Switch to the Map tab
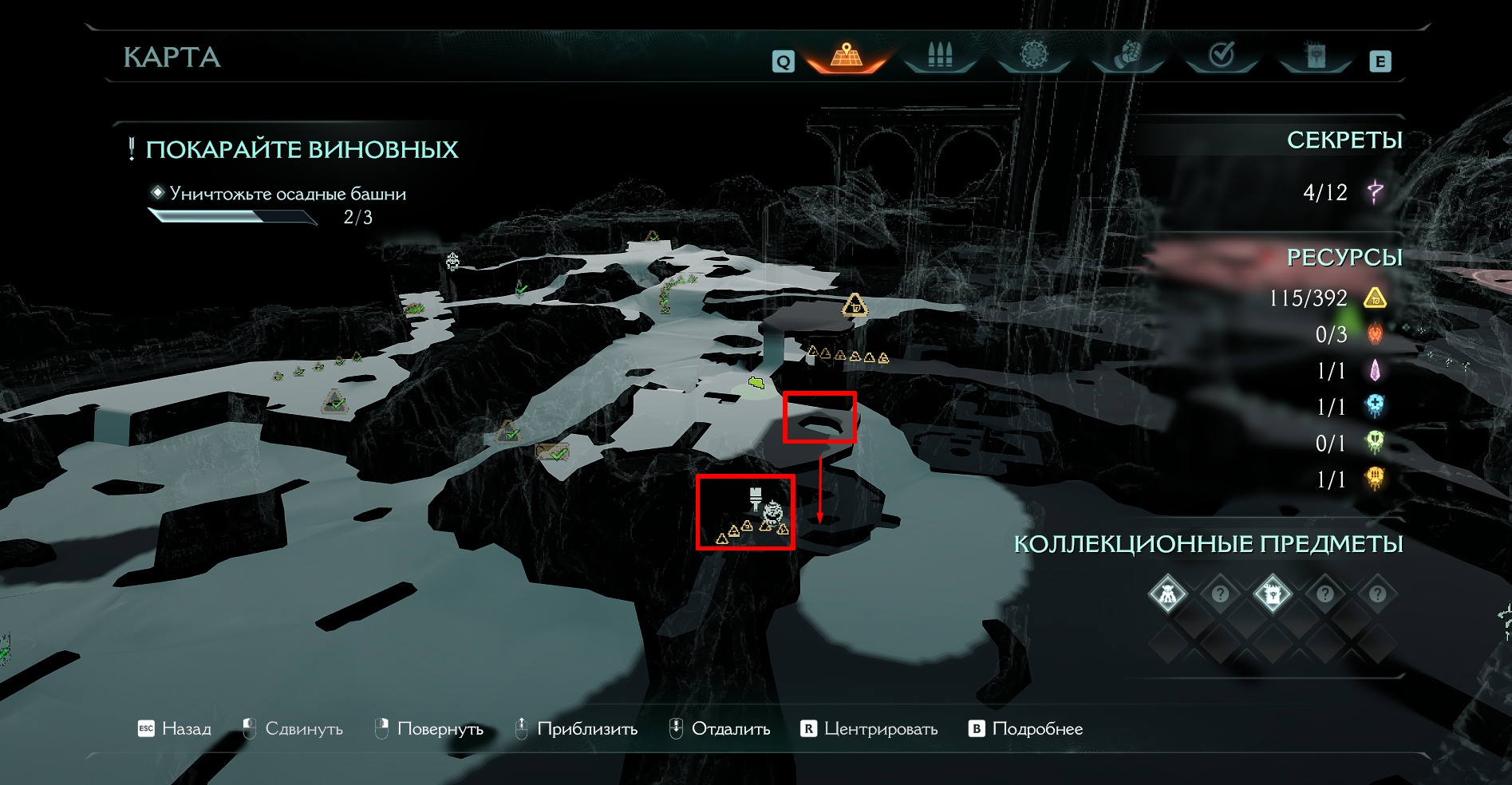This screenshot has height=785, width=1512. (847, 57)
